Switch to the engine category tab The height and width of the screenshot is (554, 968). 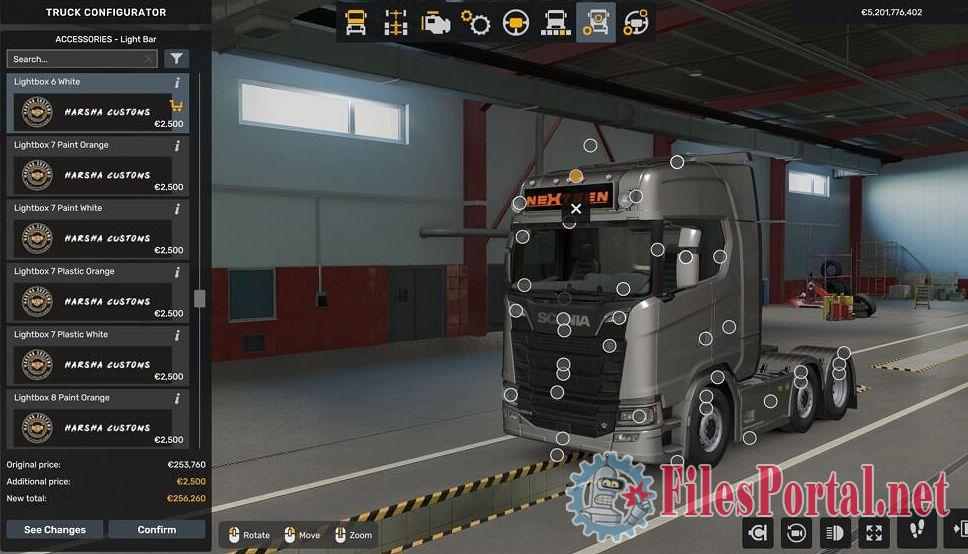coord(436,22)
